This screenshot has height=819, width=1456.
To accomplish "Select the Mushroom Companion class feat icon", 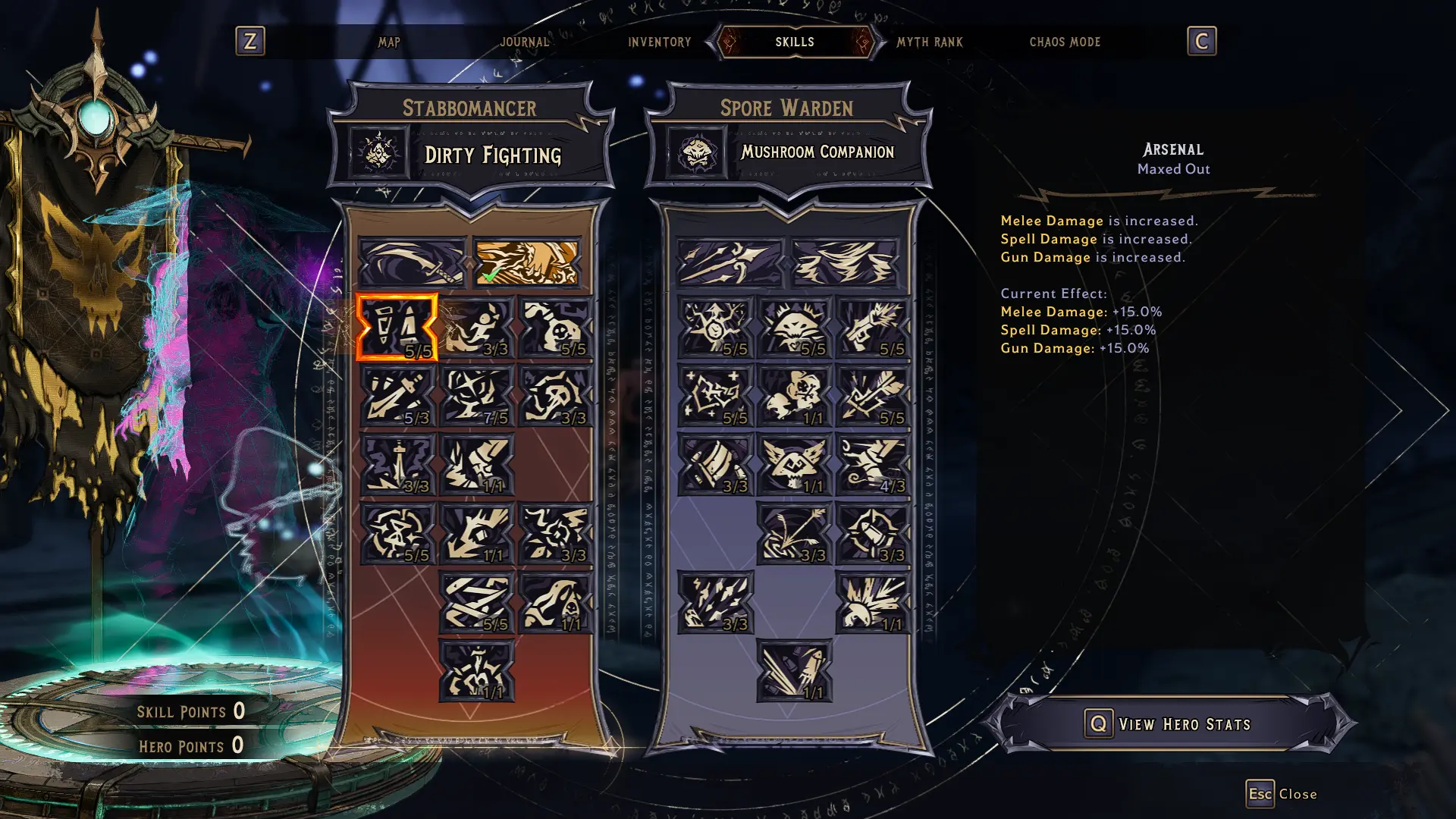I will point(696,154).
